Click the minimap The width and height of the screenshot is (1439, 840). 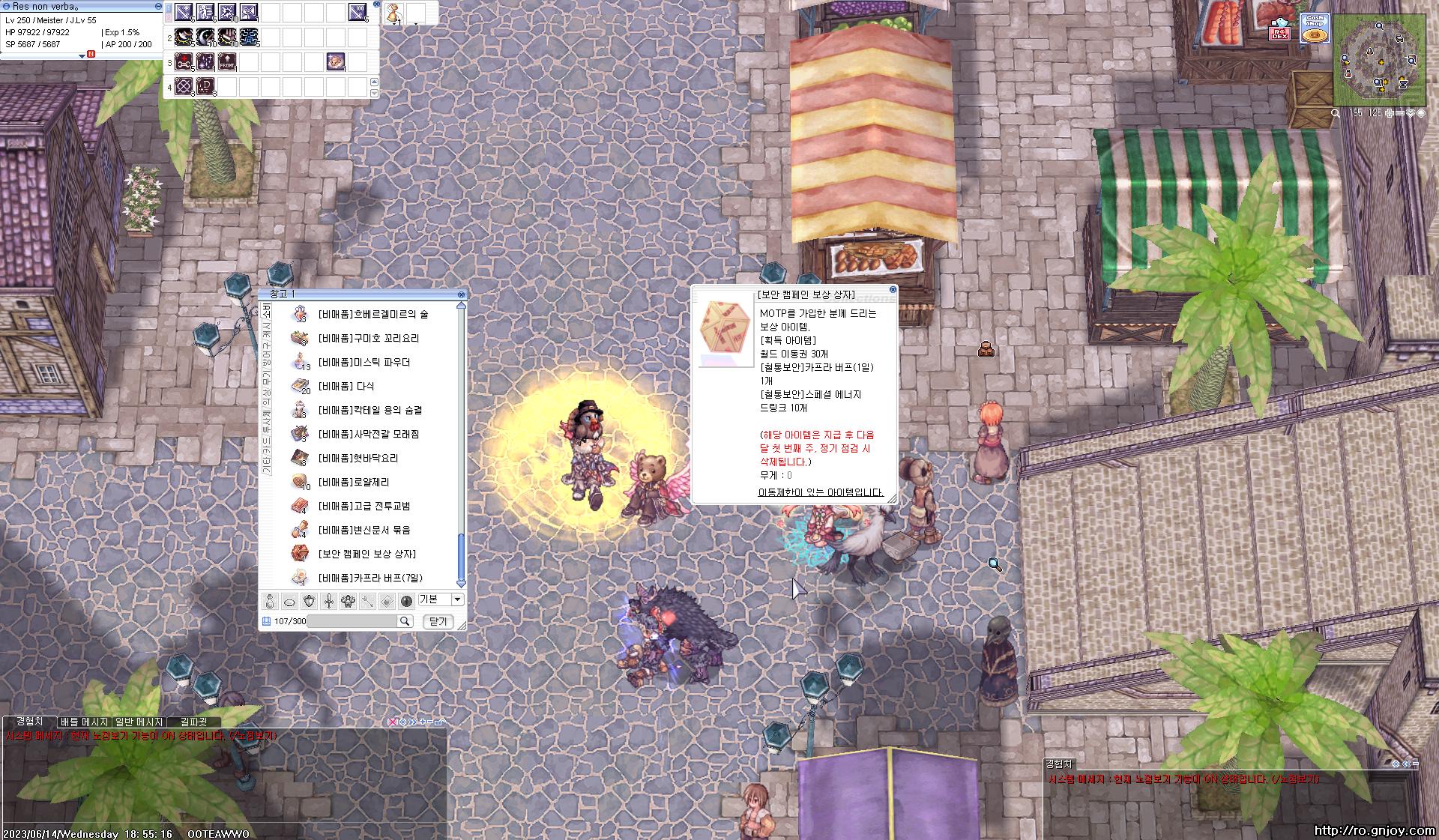pos(1379,60)
